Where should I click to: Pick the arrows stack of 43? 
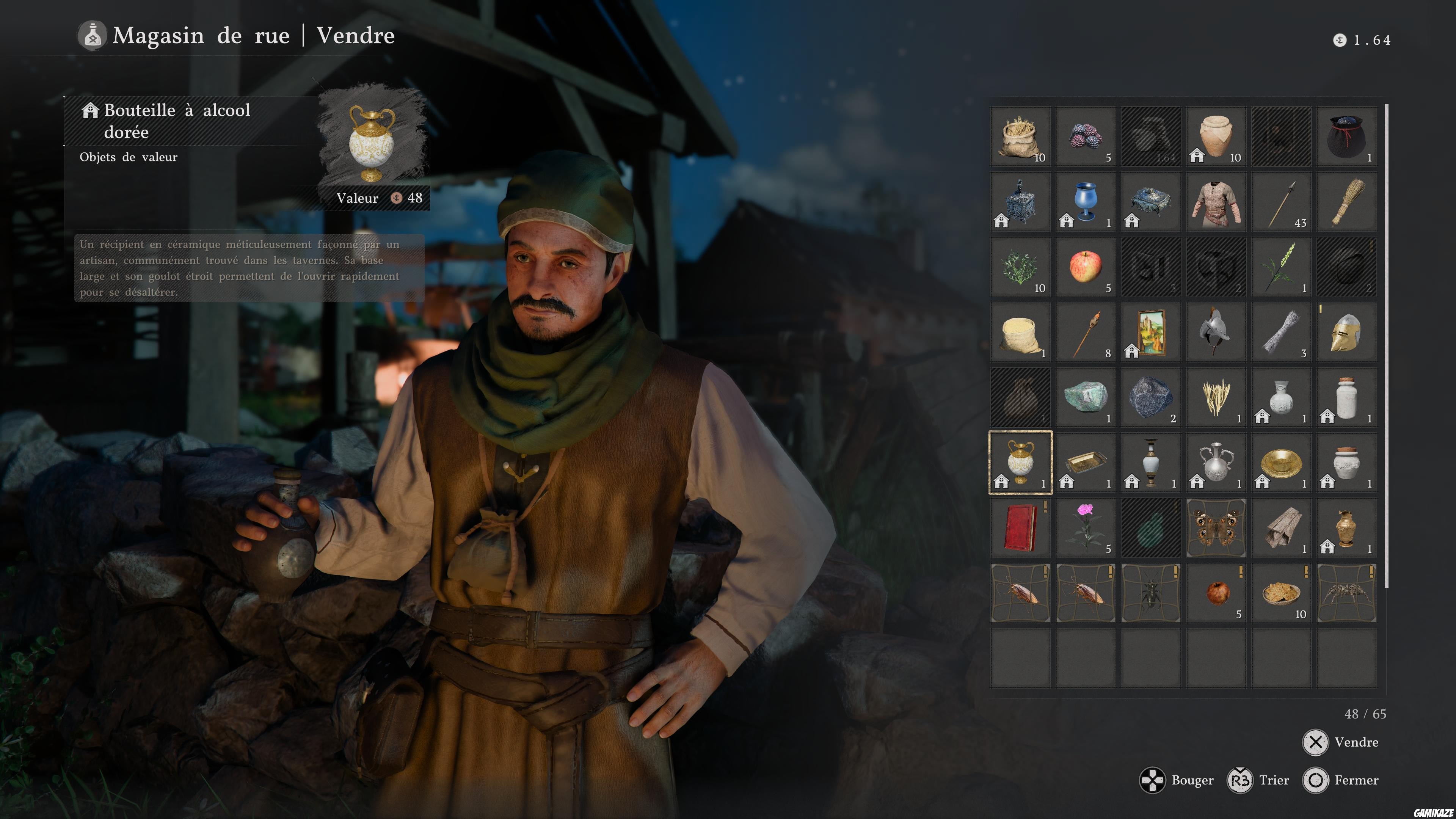[x=1281, y=202]
